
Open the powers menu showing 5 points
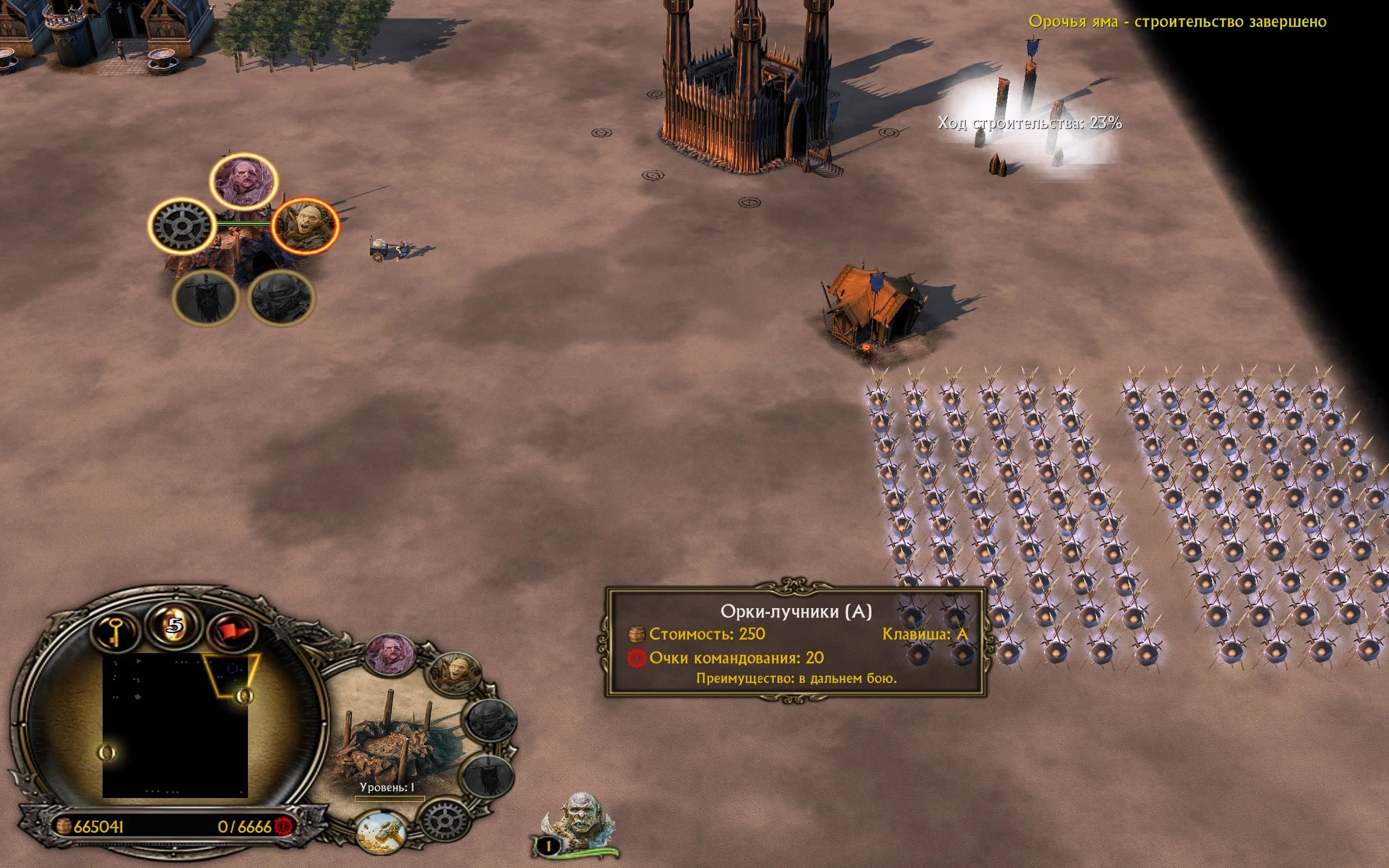pyautogui.click(x=175, y=625)
